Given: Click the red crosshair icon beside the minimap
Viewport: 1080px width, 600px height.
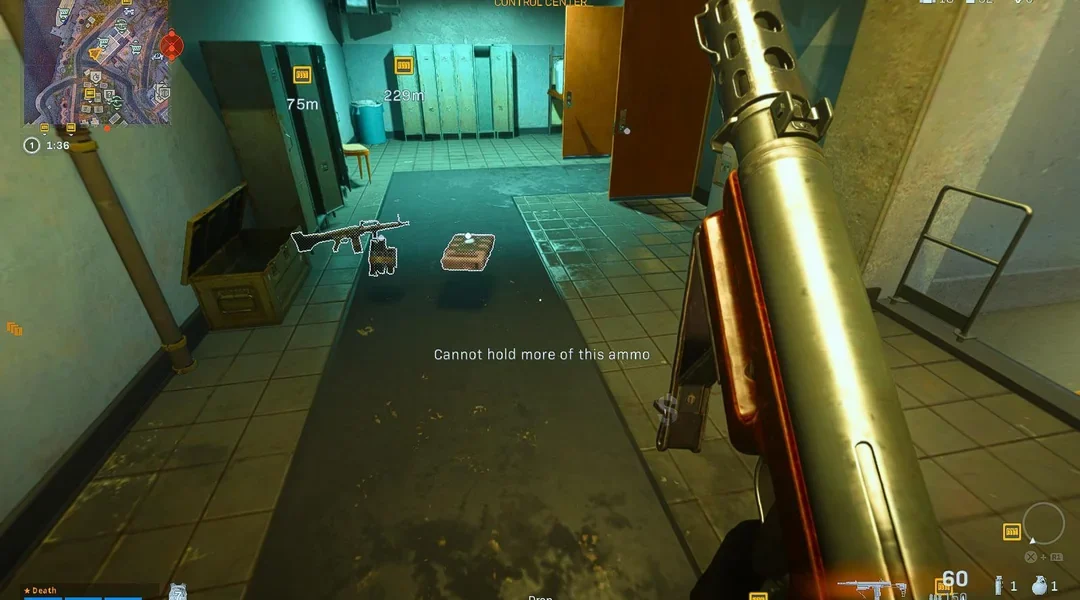Looking at the screenshot, I should point(170,45).
